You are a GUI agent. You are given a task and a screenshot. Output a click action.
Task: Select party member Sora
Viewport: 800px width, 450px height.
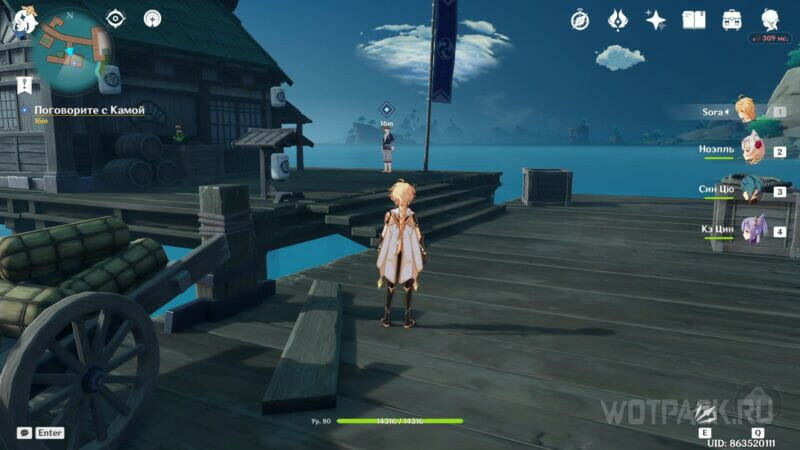pos(745,110)
